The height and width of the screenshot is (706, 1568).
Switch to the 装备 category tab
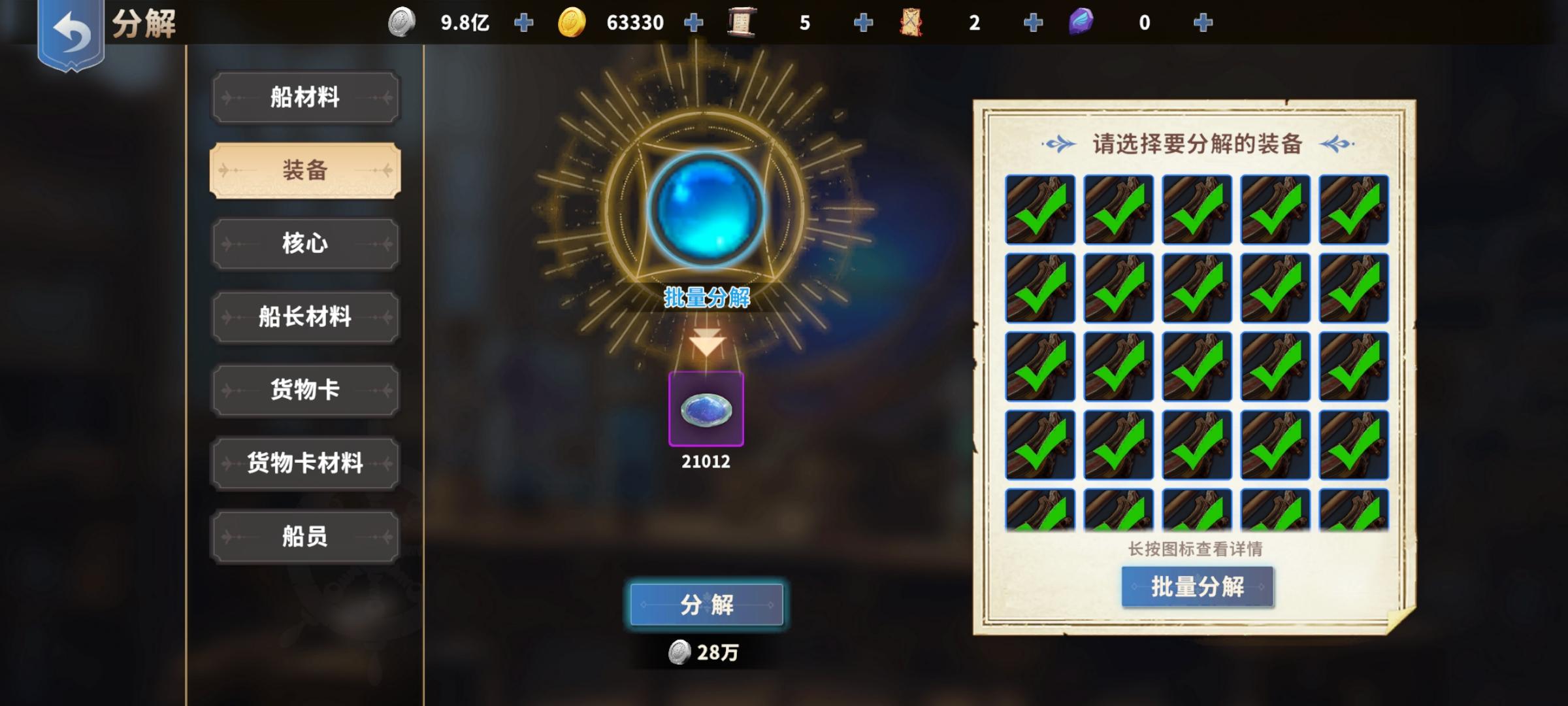tap(305, 170)
